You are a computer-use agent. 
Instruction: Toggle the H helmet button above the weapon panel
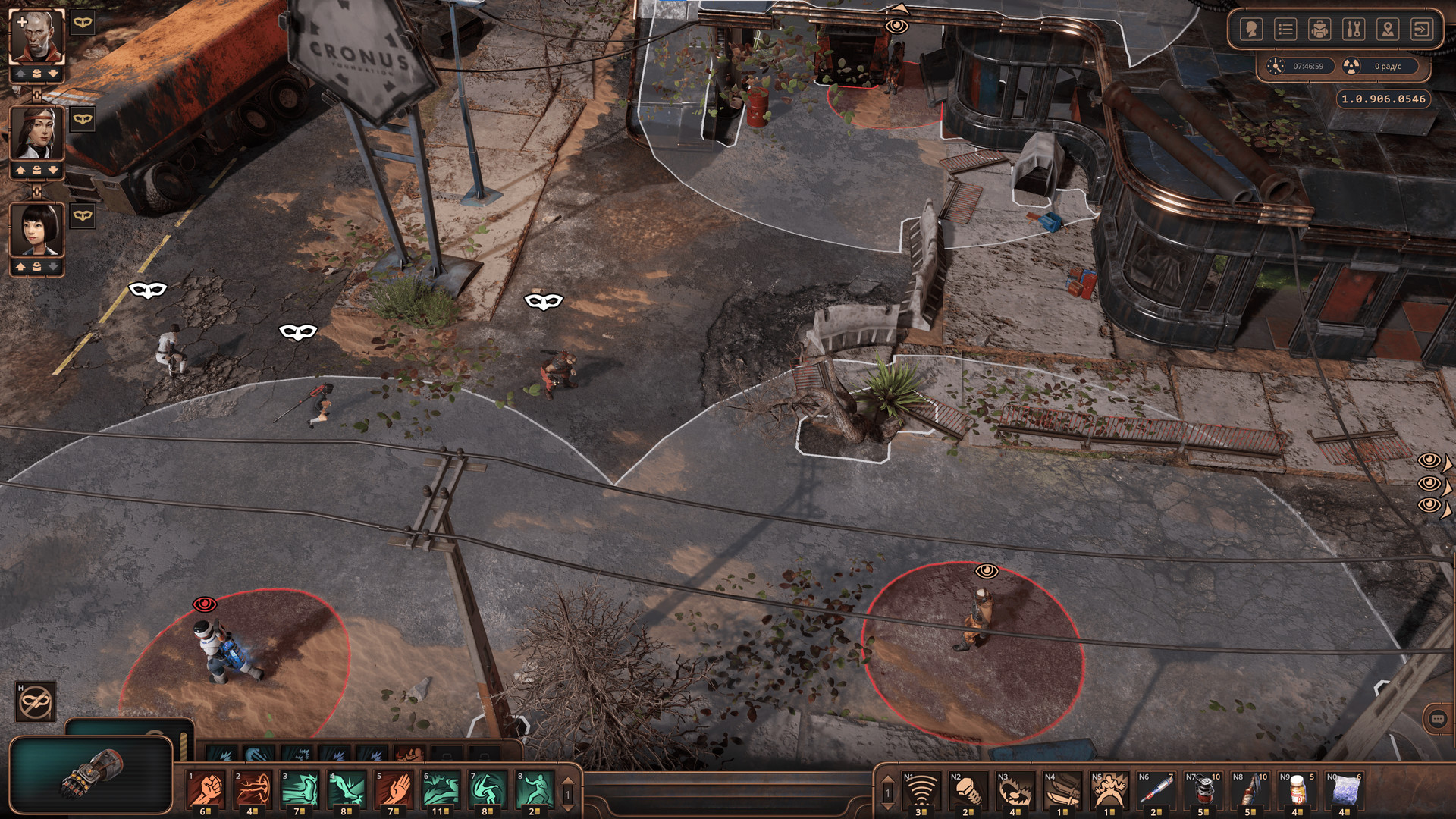pyautogui.click(x=36, y=701)
